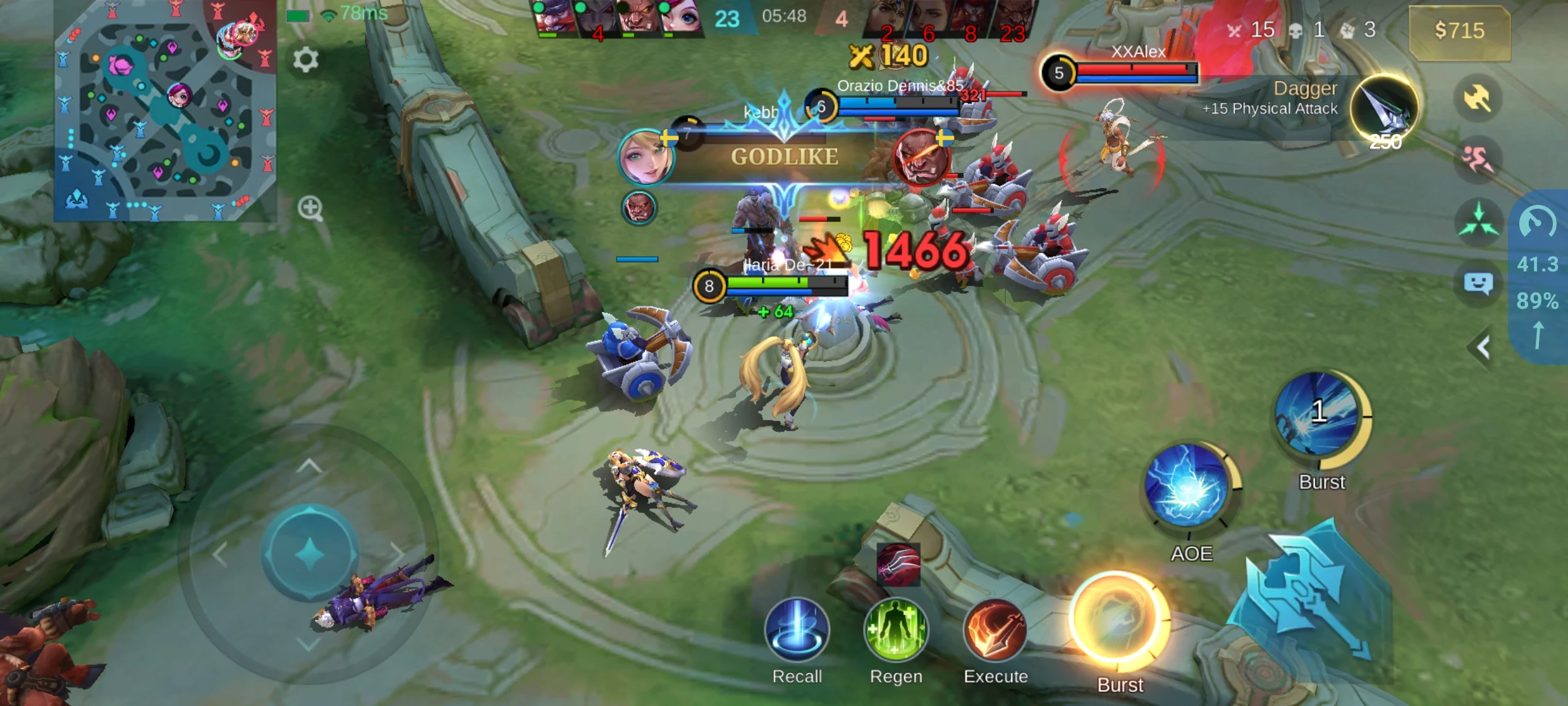Use the red claw item above Regen
The height and width of the screenshot is (706, 1568).
tap(898, 564)
